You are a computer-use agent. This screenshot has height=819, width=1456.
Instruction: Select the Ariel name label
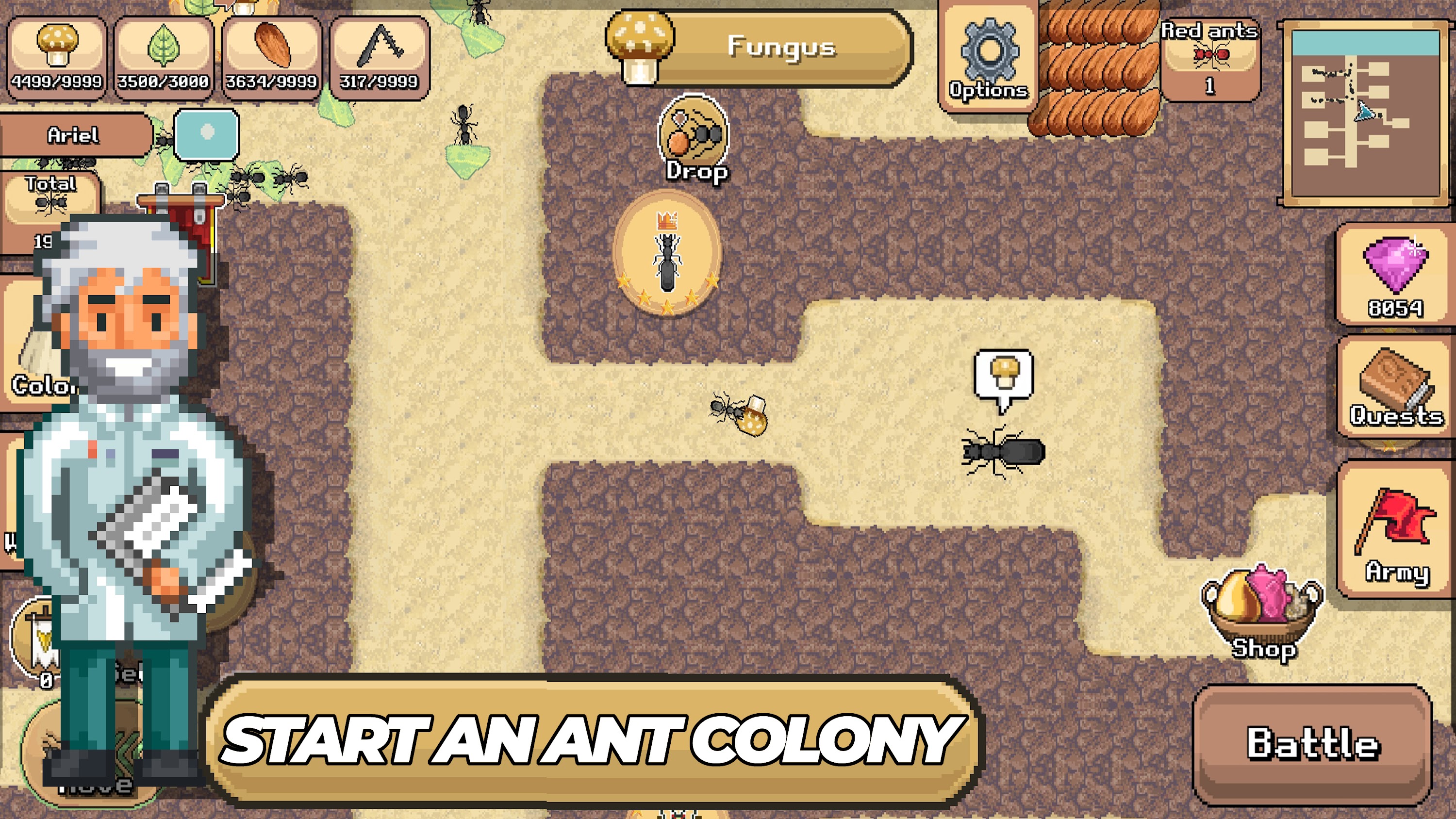pyautogui.click(x=73, y=136)
